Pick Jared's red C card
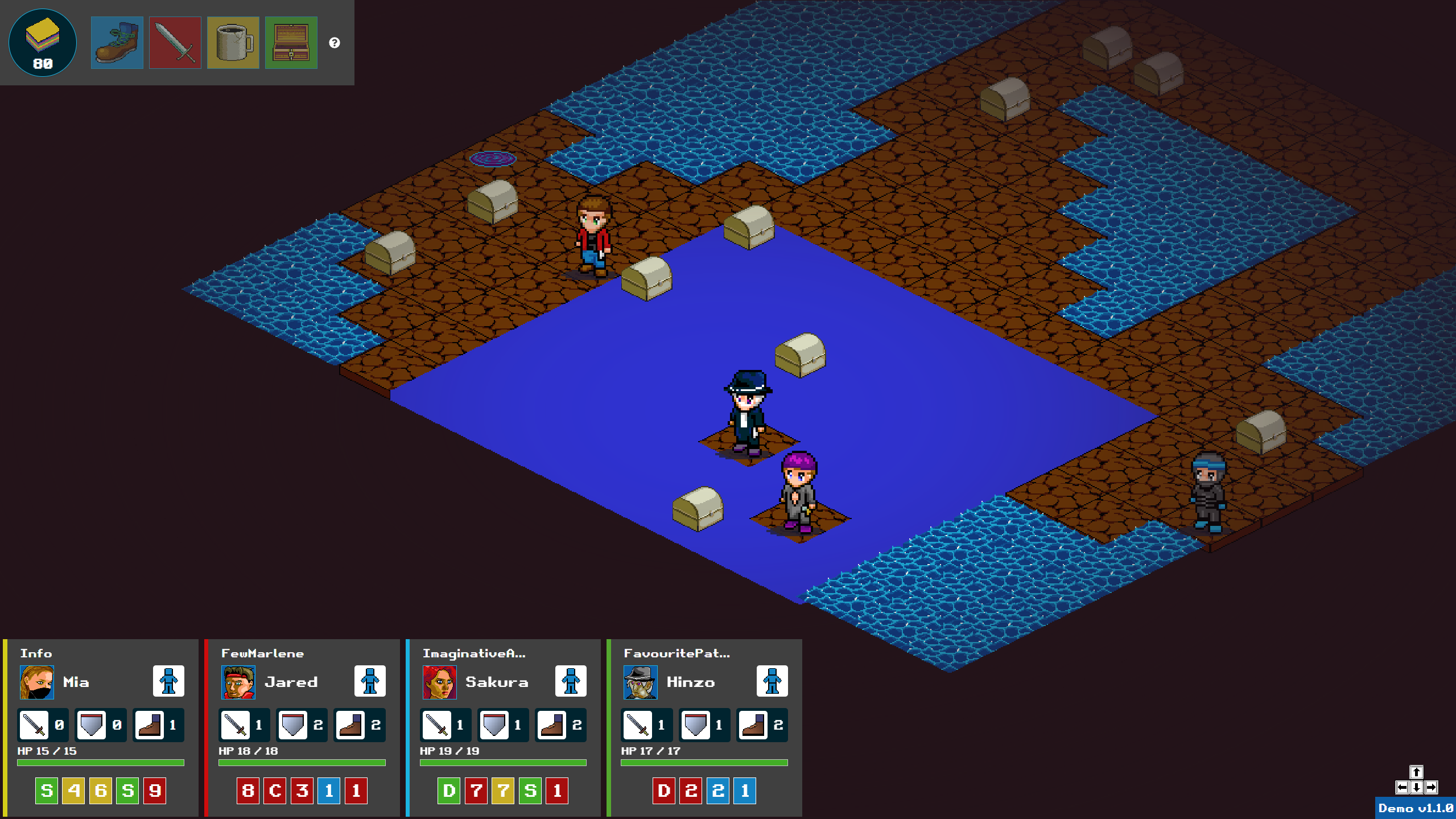The image size is (1456, 819). point(275,791)
